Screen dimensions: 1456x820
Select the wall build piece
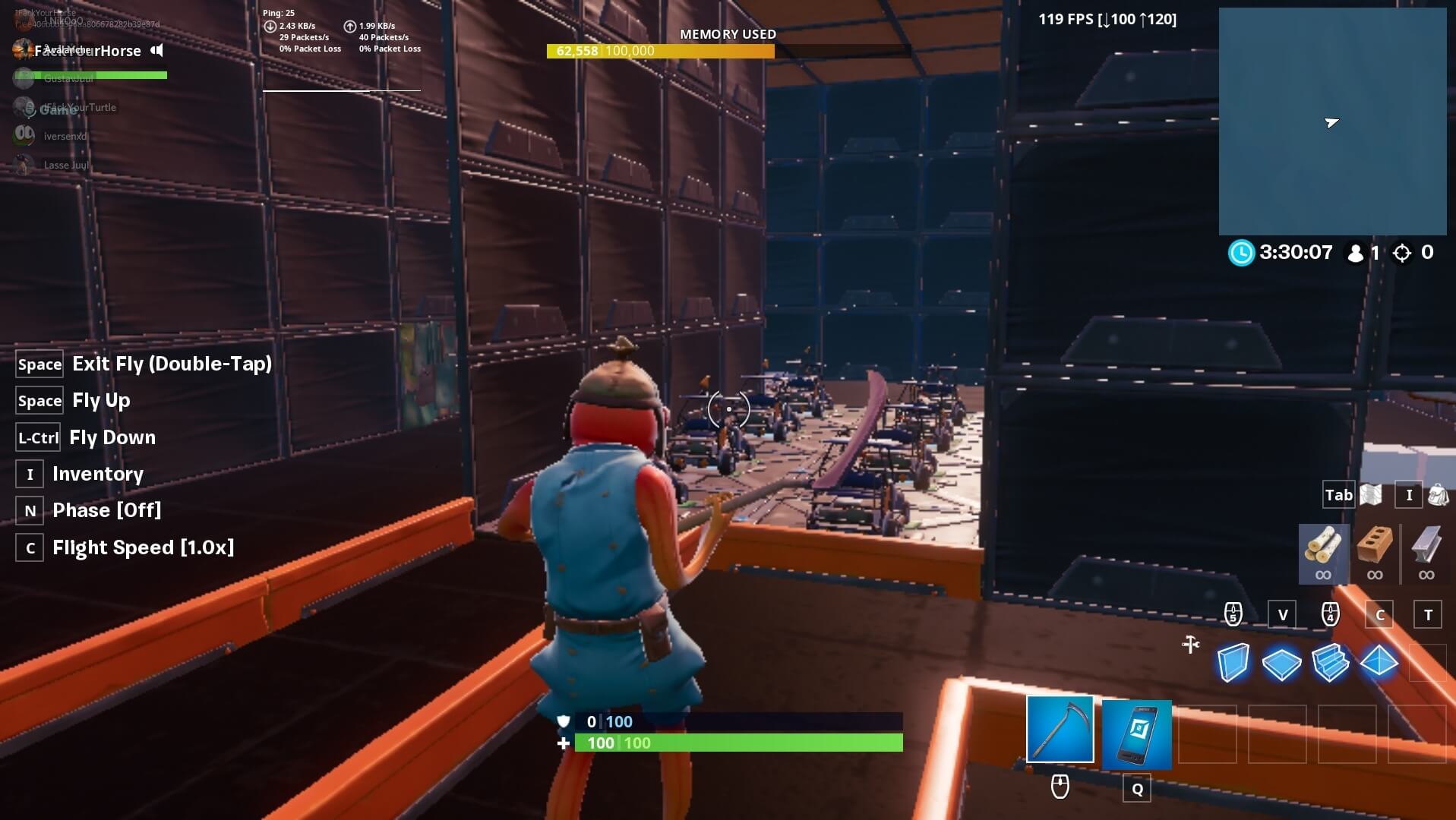1233,662
